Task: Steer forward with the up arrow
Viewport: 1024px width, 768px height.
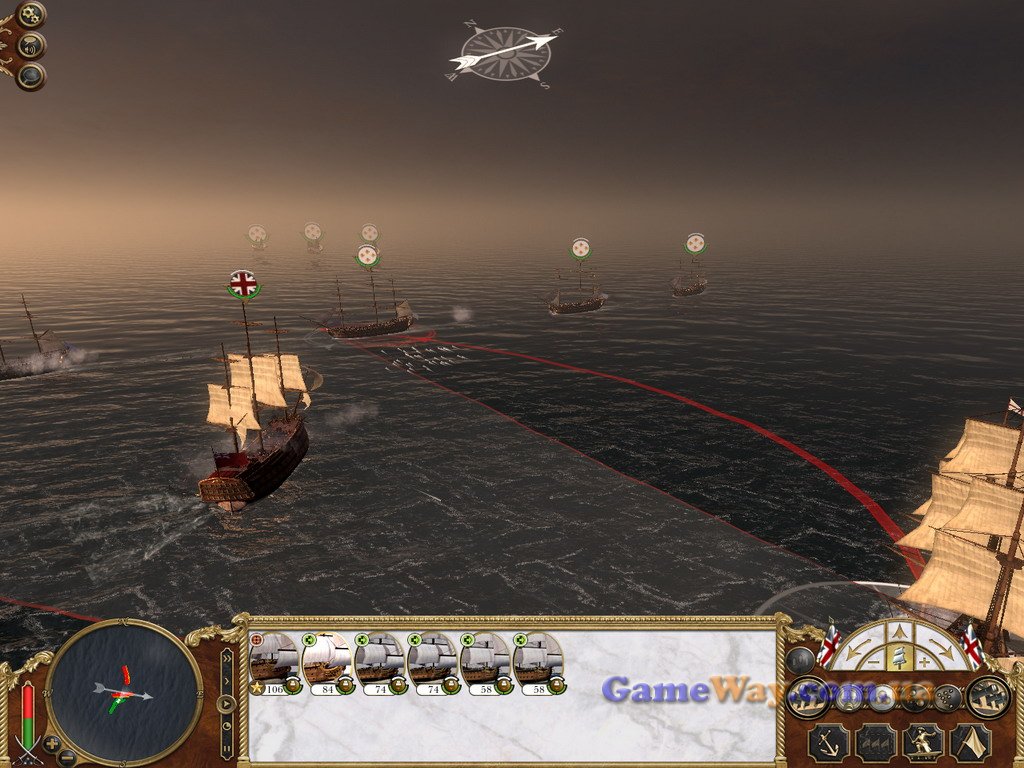Action: (x=899, y=631)
